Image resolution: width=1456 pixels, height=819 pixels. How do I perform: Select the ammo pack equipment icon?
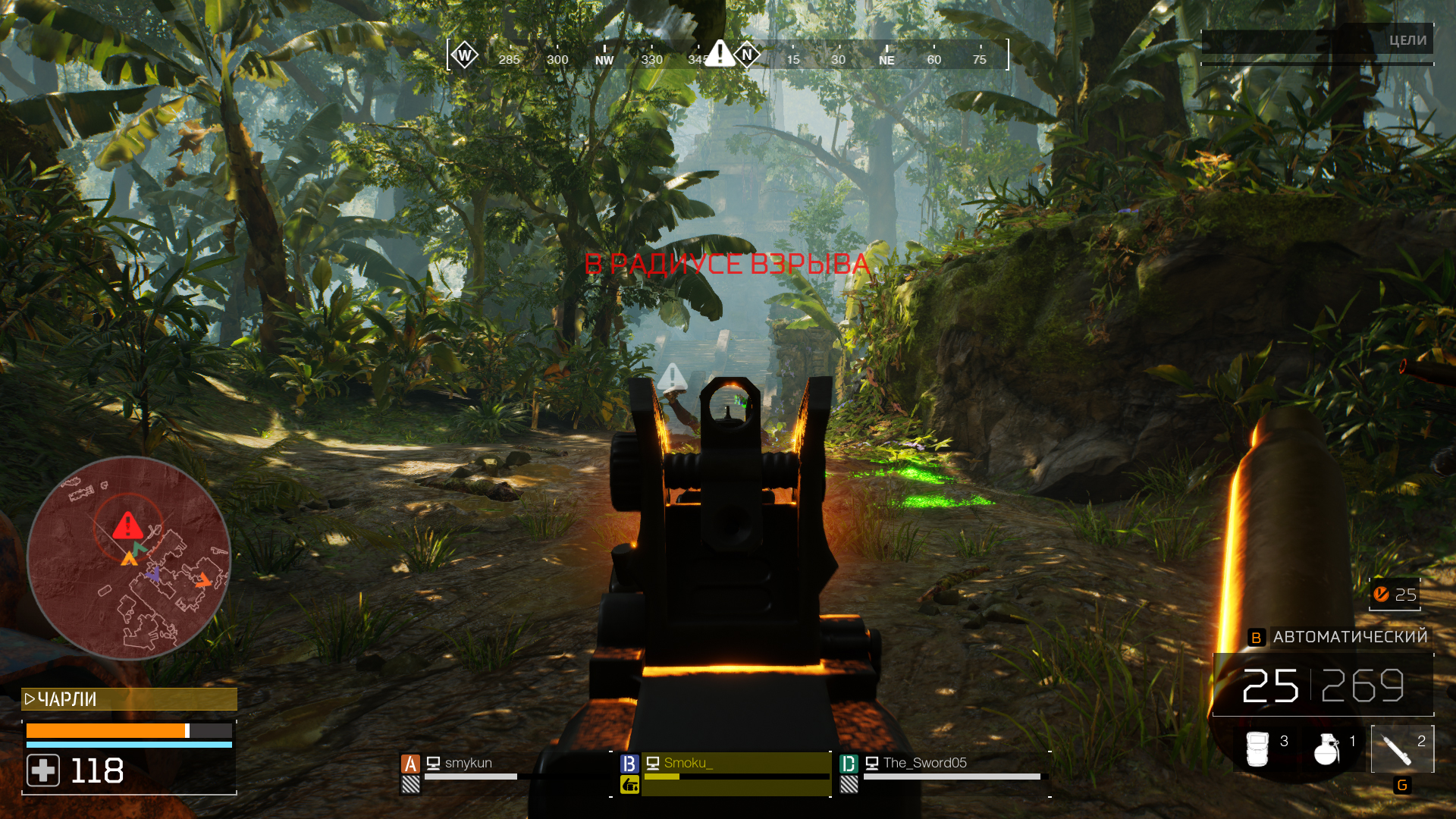click(x=1259, y=747)
